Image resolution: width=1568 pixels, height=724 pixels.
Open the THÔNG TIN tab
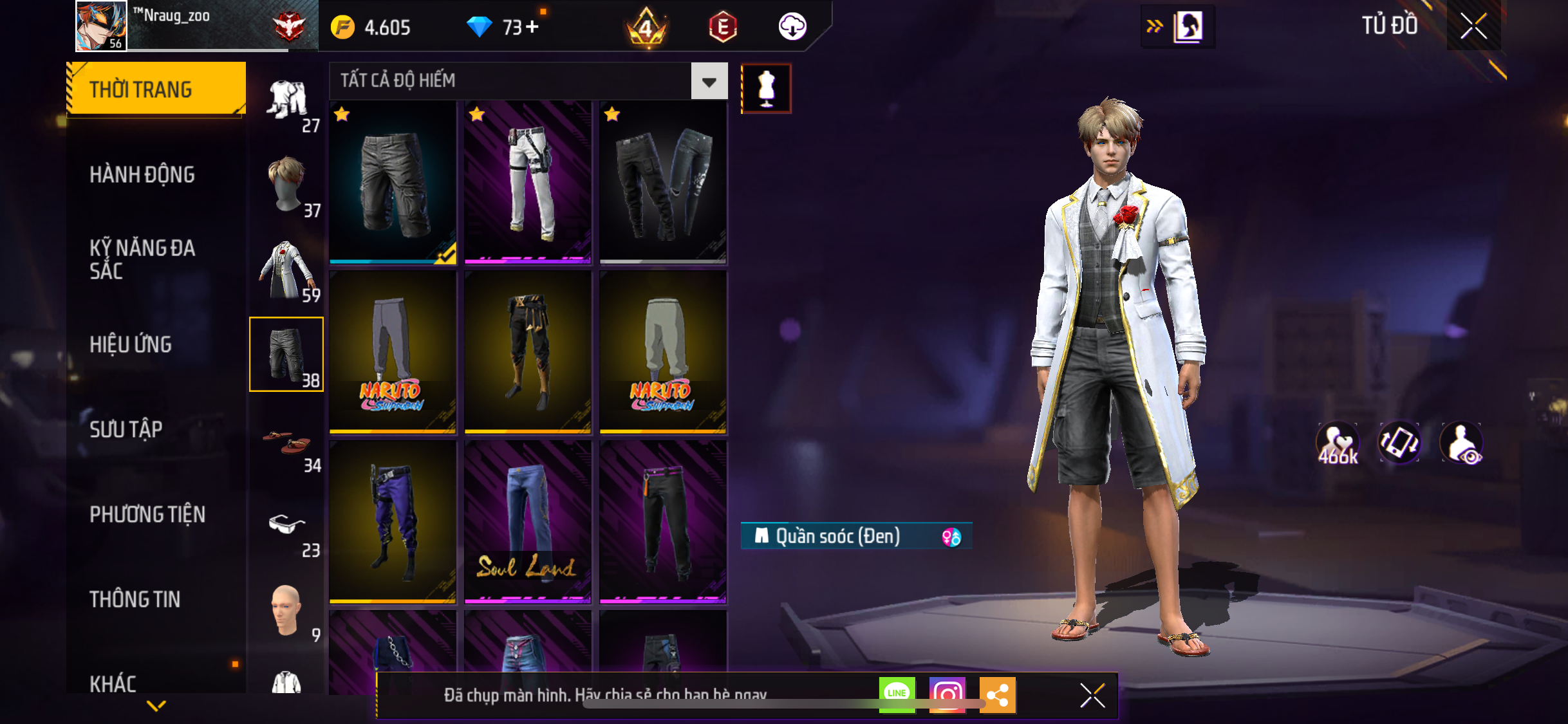pos(135,599)
